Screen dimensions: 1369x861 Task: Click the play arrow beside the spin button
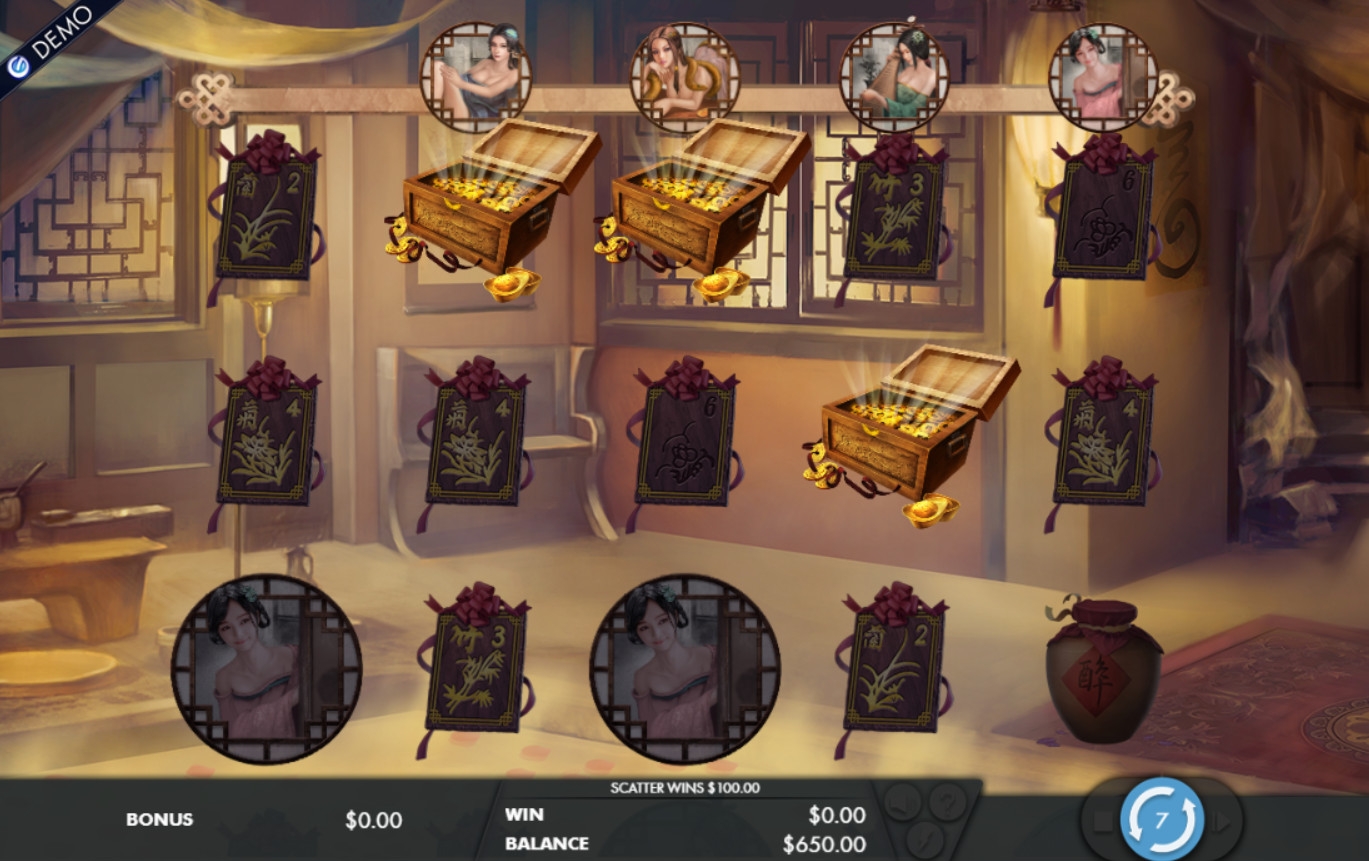[x=1221, y=822]
